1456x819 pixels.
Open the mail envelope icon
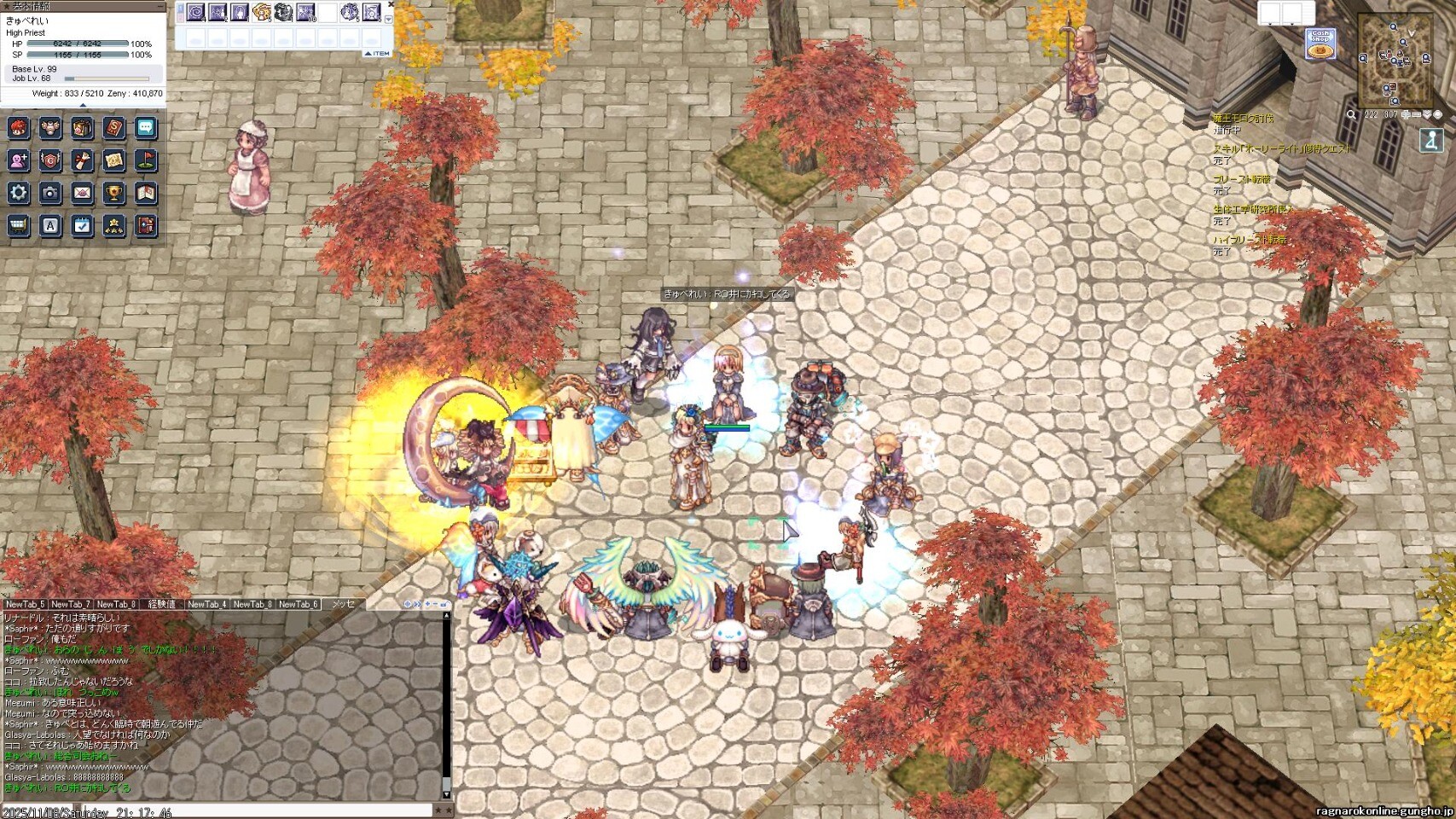(x=82, y=193)
